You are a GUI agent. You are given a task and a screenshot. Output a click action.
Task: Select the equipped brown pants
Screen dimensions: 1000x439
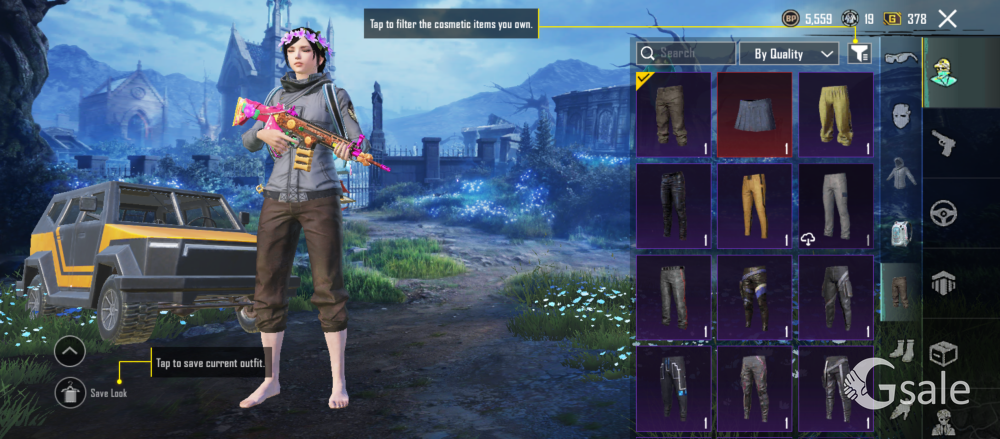[x=673, y=114]
